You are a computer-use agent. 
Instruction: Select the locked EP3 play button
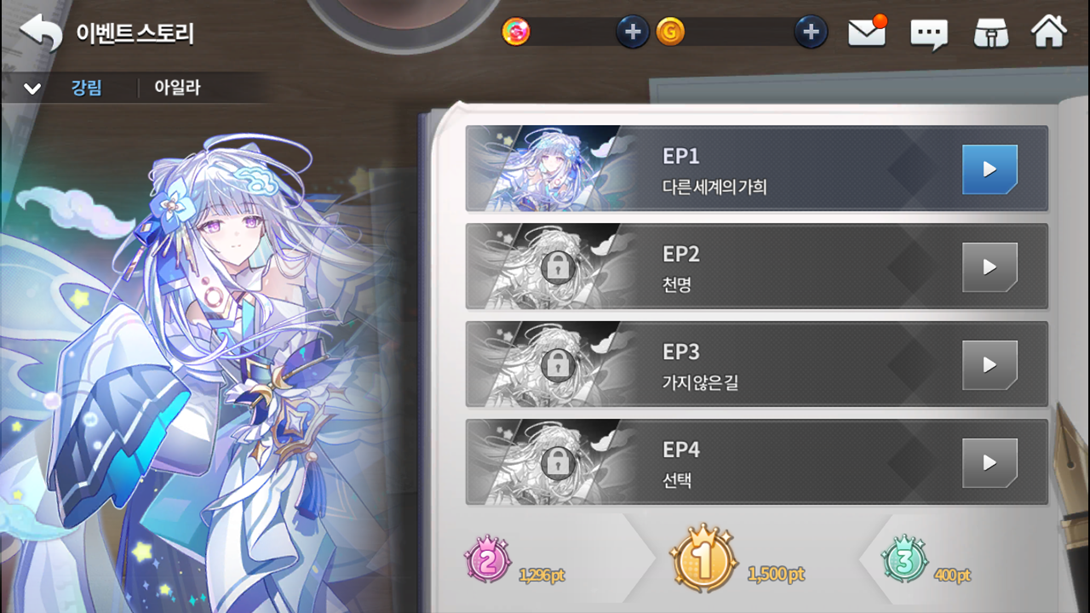coord(989,365)
